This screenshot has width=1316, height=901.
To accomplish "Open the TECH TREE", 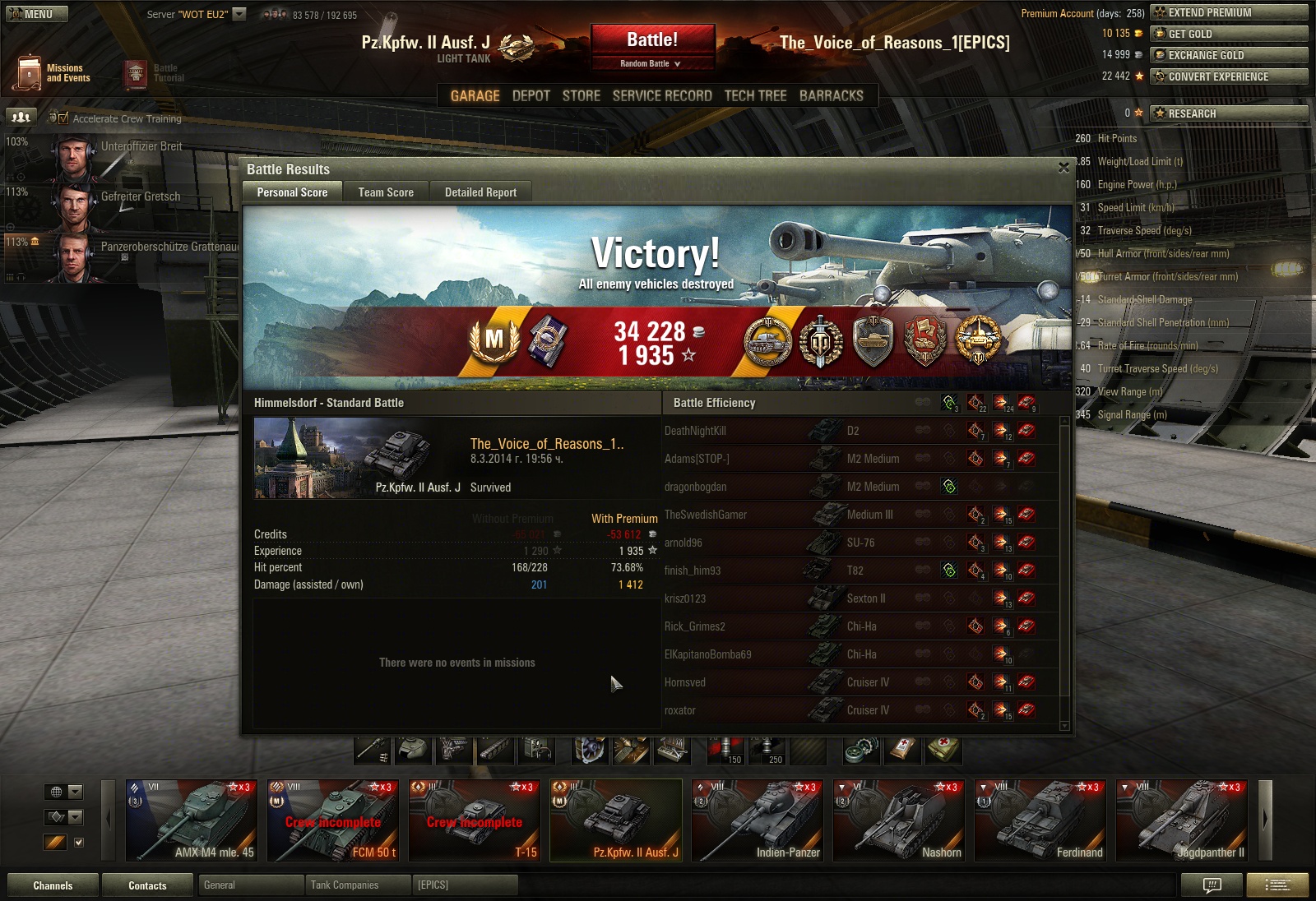I will pos(755,96).
